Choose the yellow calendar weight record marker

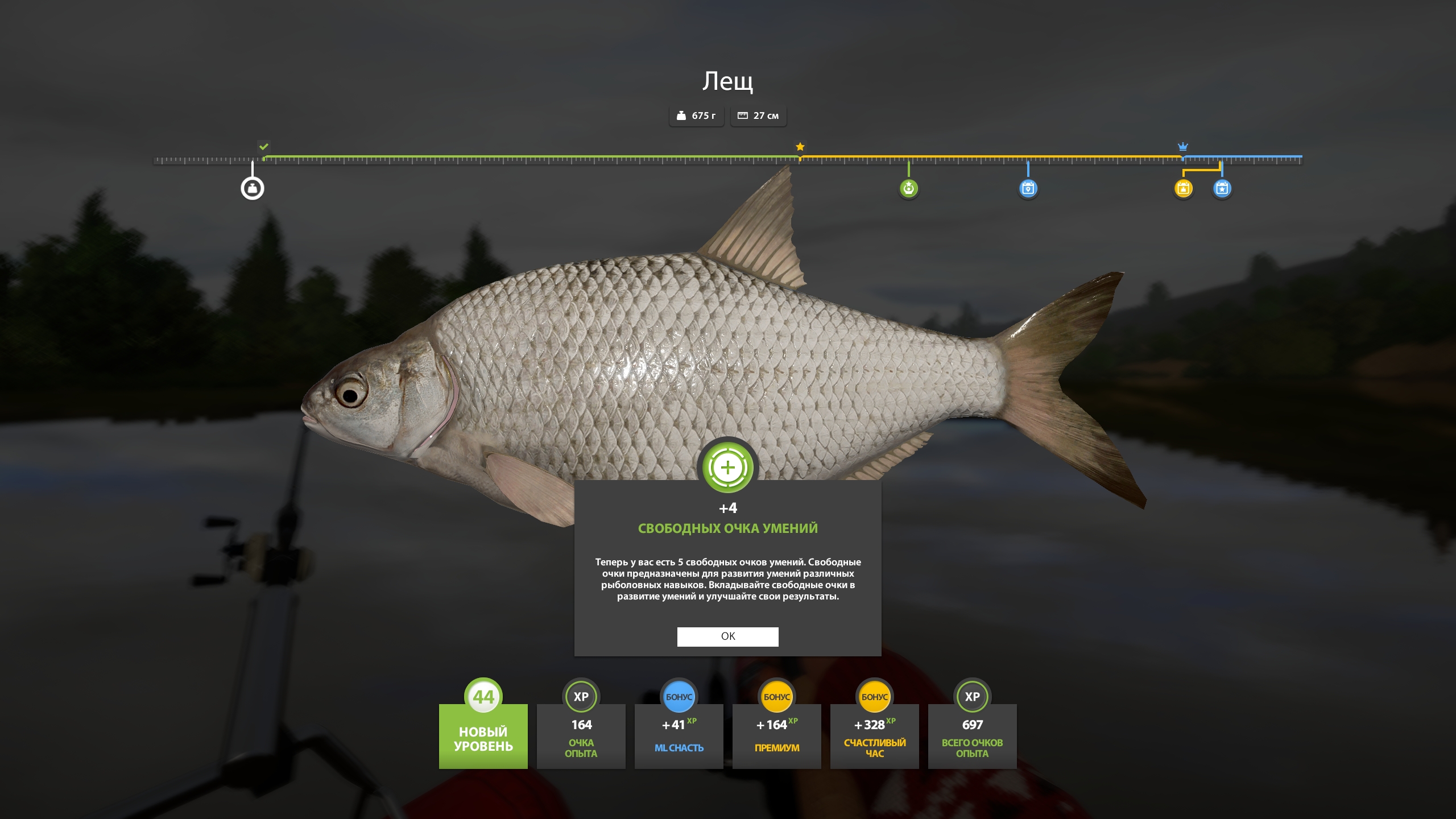[x=1183, y=188]
